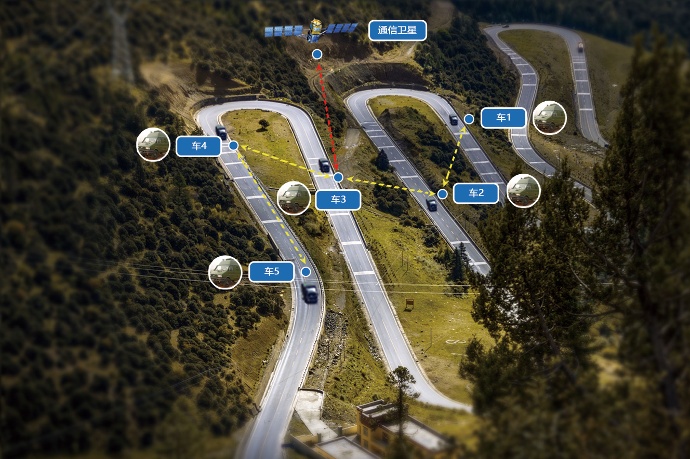This screenshot has height=459, width=690.
Task: Select the blue dot marker under the satellite
Action: click(x=317, y=54)
